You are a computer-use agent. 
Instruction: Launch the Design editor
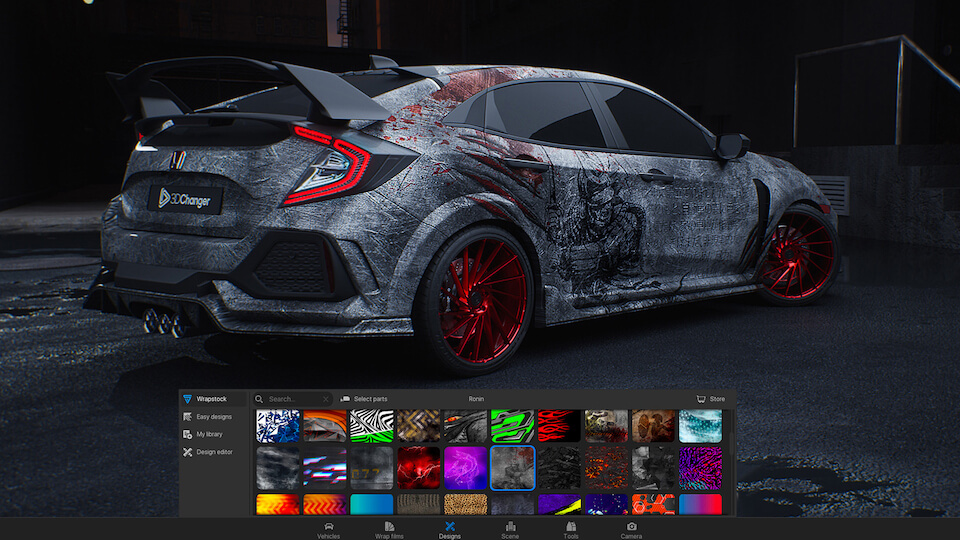(213, 452)
